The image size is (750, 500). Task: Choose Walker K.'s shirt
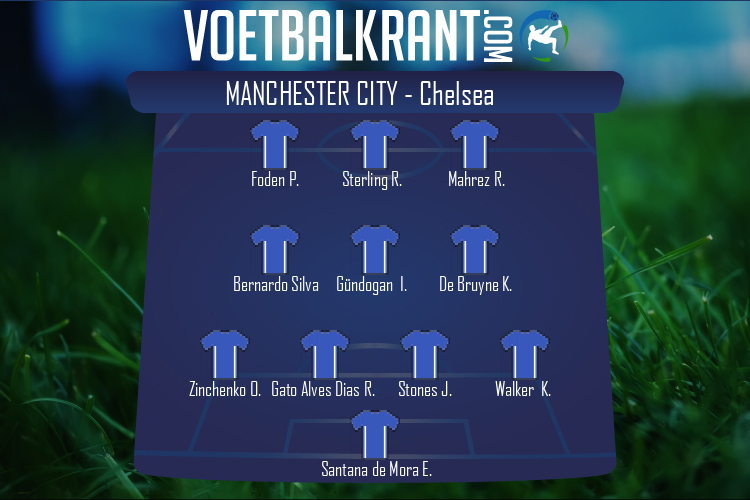(524, 356)
